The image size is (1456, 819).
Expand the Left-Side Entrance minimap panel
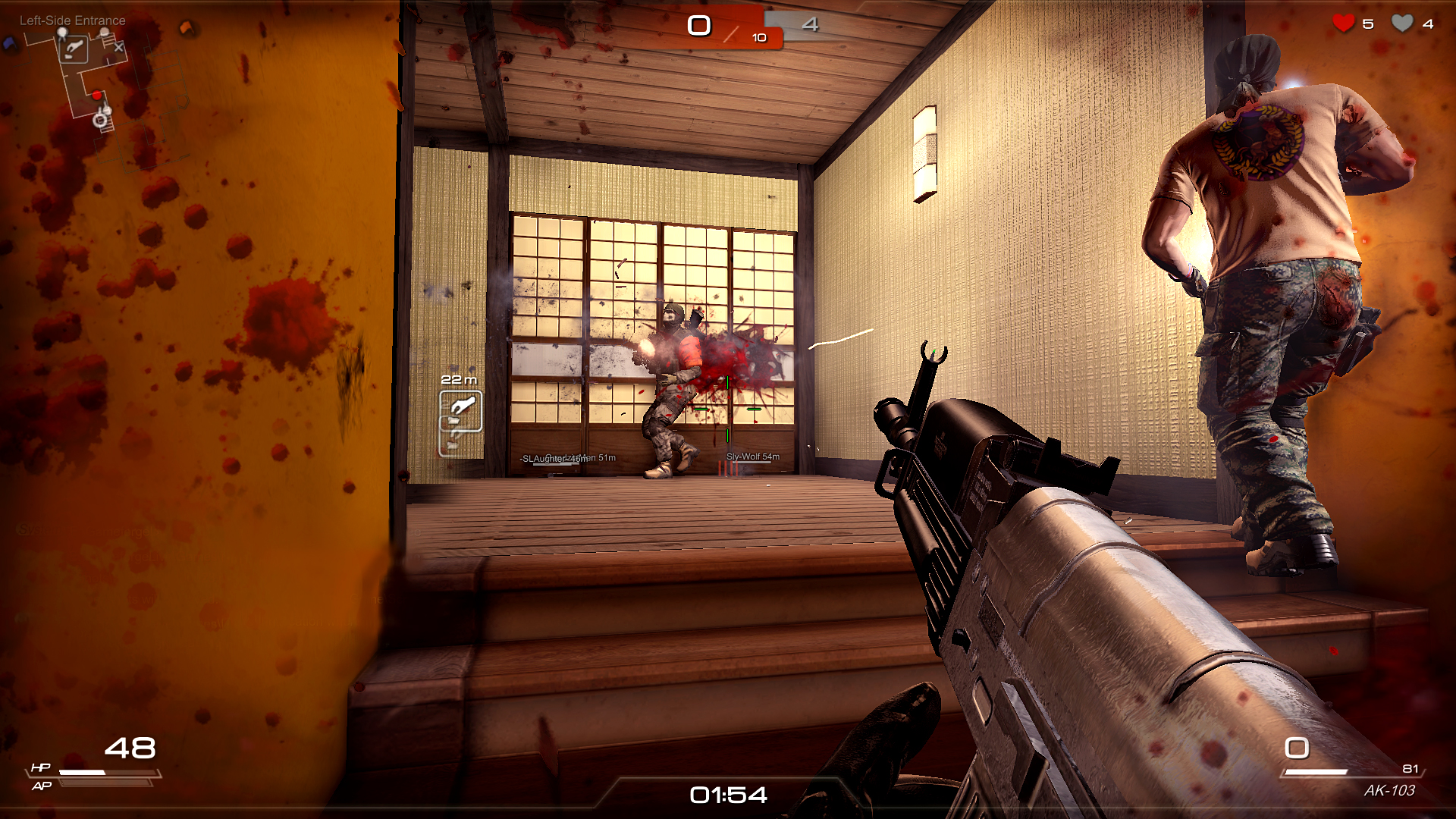[x=72, y=20]
